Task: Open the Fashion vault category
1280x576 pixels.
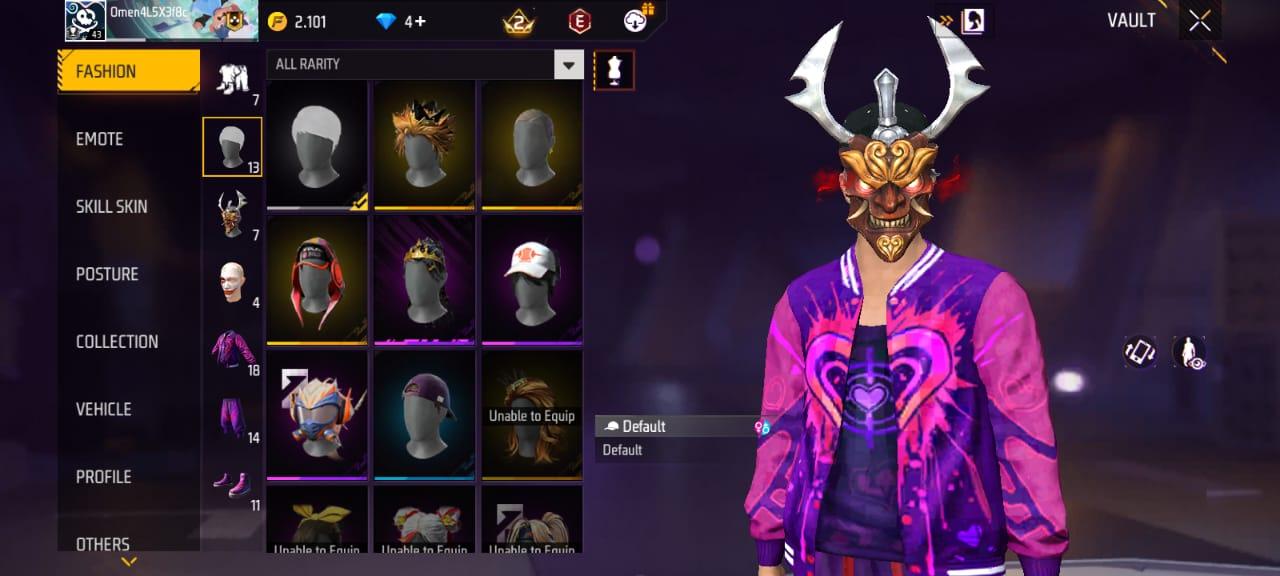Action: coord(128,71)
